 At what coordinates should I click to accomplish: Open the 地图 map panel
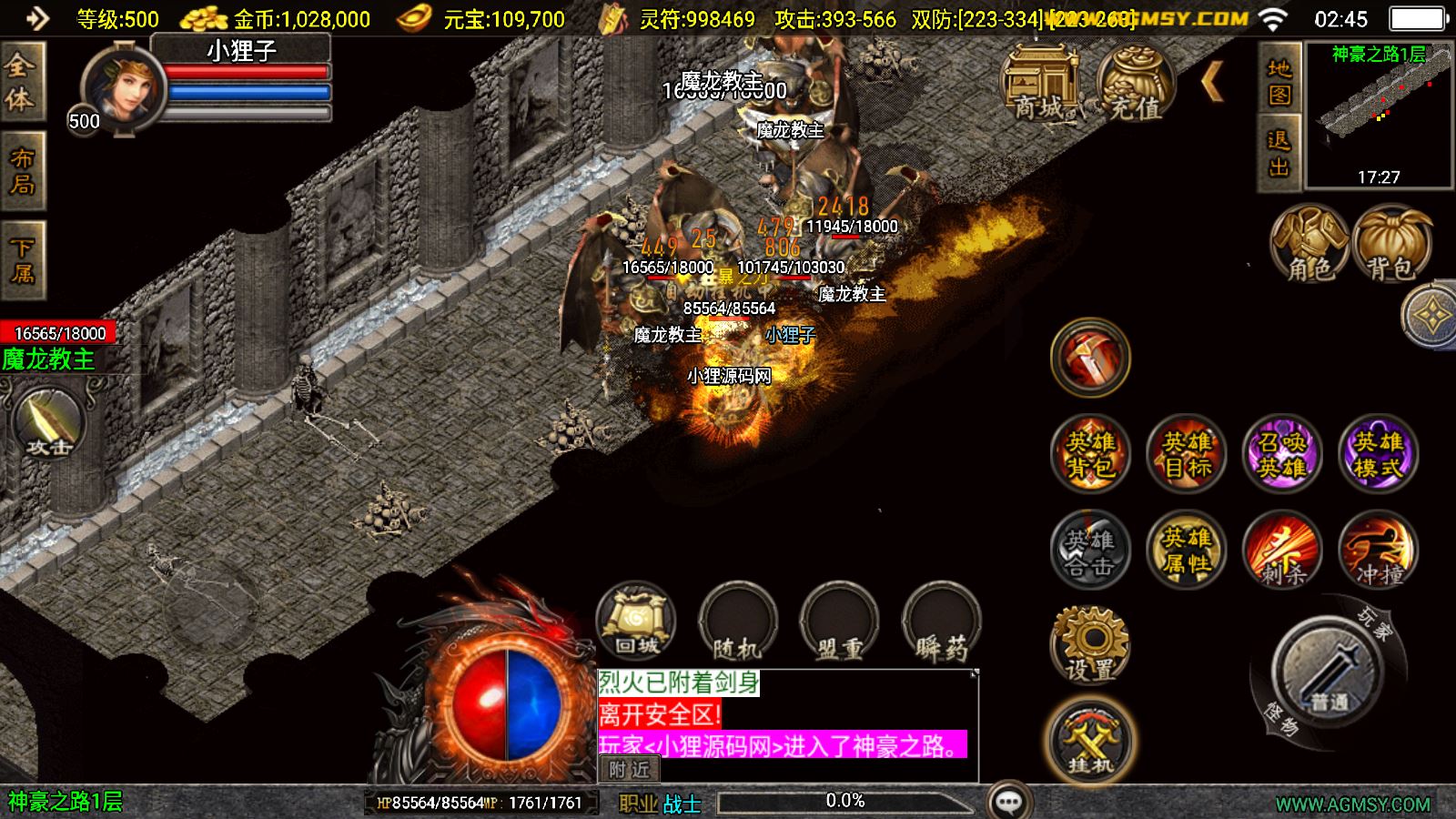(1279, 82)
